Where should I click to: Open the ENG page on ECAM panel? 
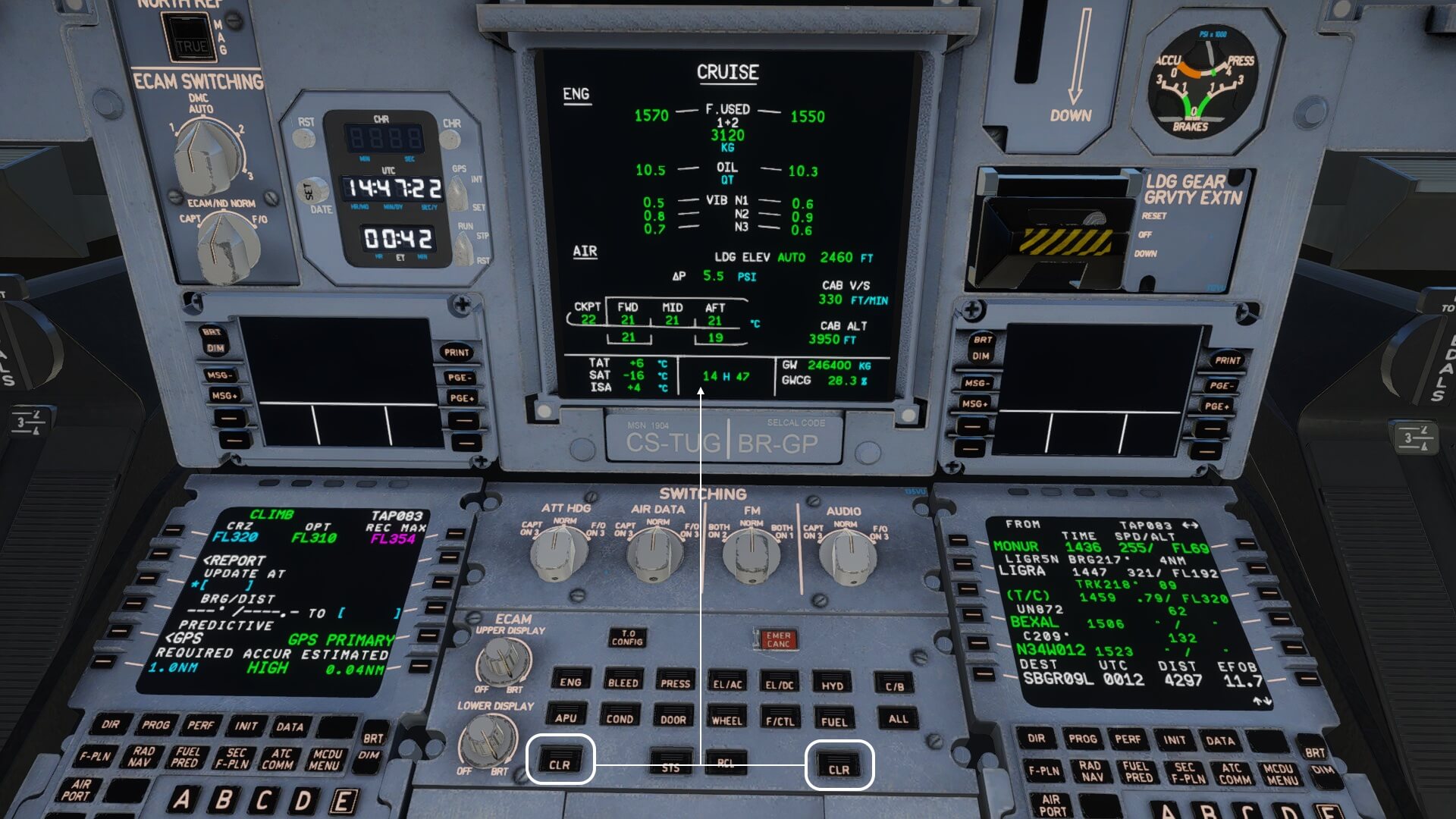point(570,681)
